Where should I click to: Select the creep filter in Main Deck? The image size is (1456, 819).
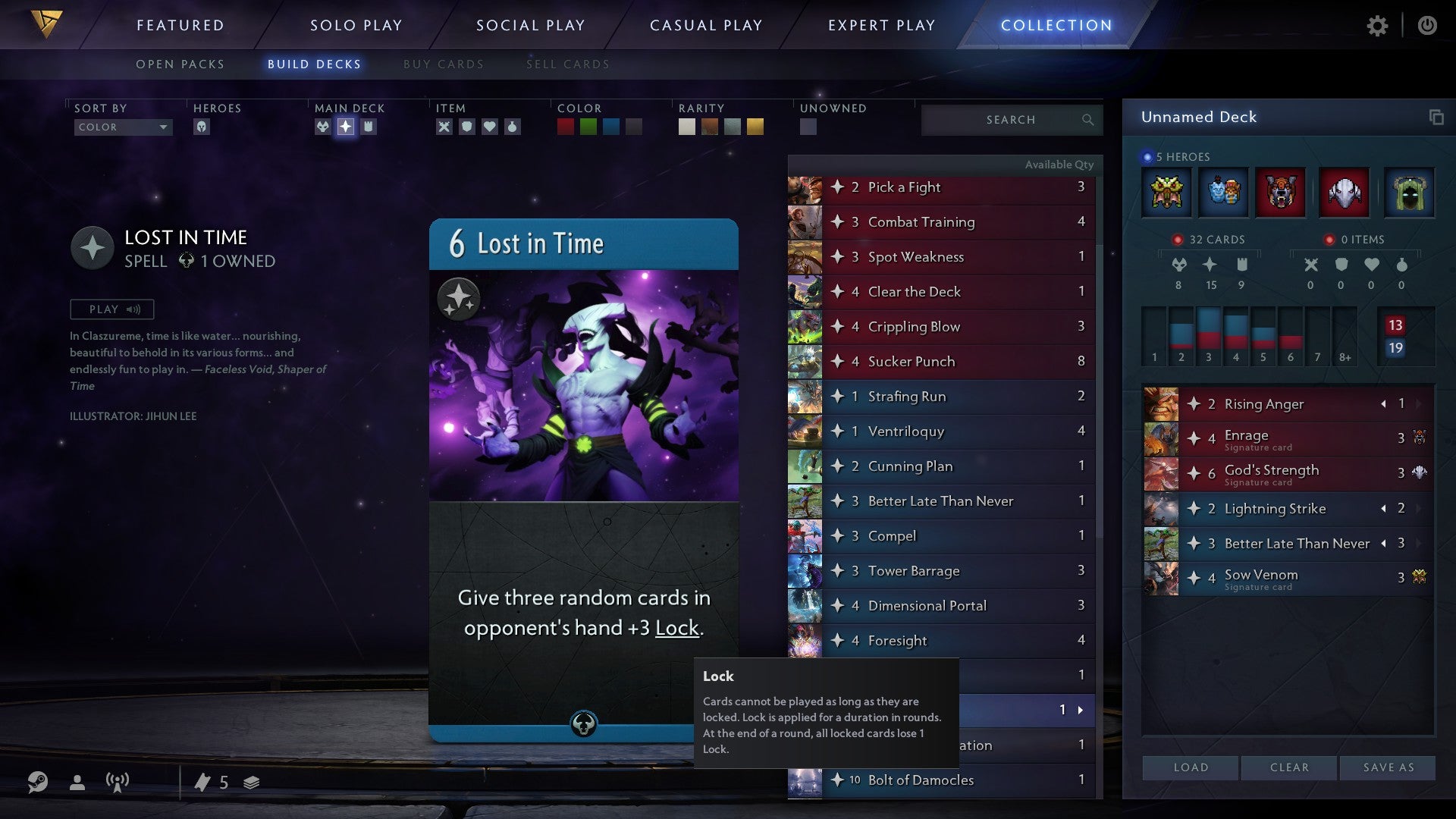pos(323,127)
